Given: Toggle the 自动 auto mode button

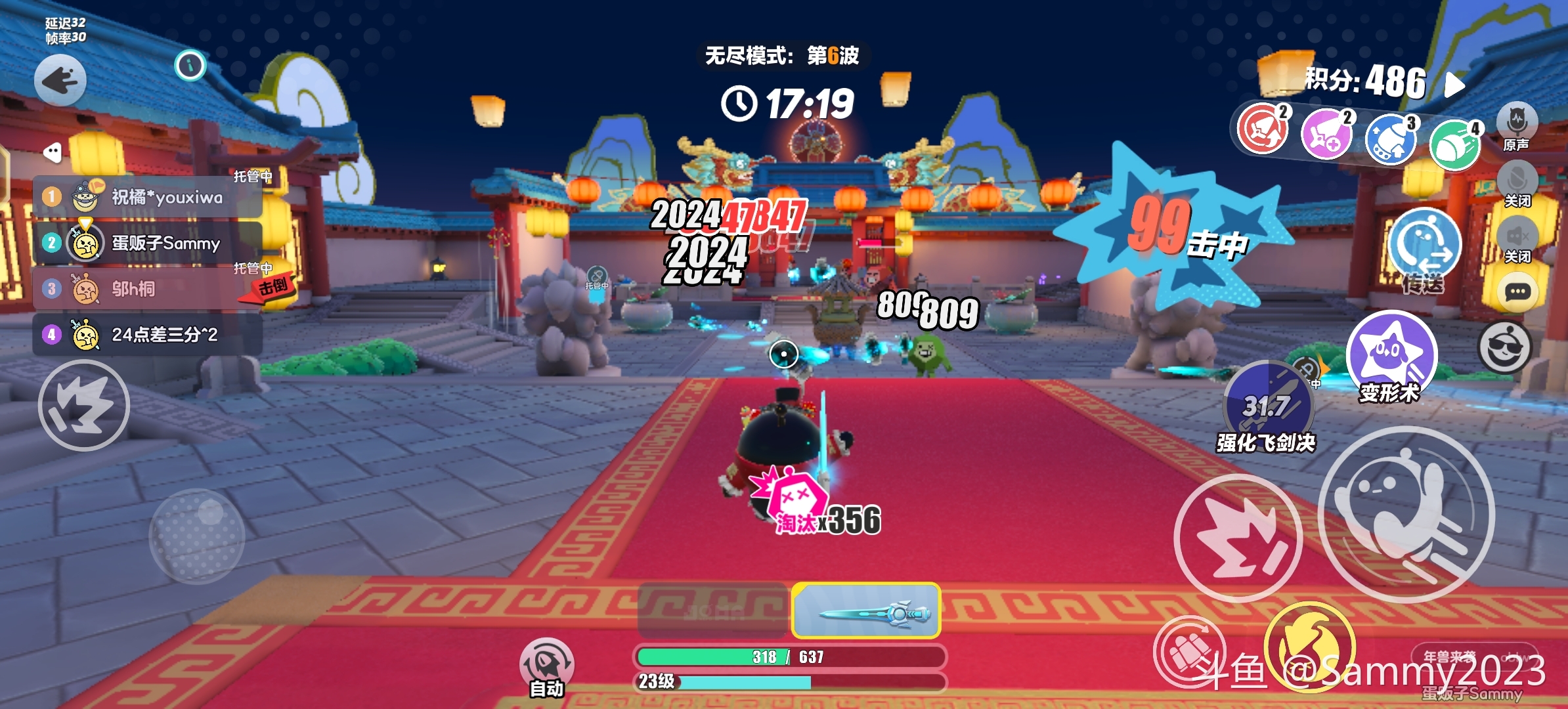Looking at the screenshot, I should (546, 664).
